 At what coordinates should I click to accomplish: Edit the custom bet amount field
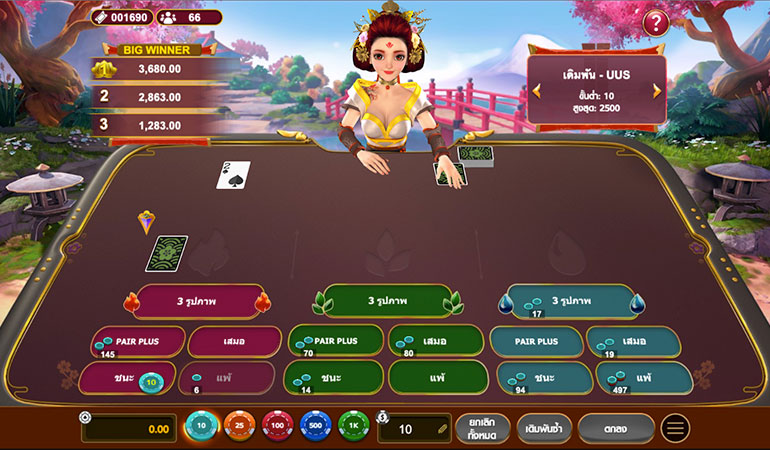click(x=413, y=429)
